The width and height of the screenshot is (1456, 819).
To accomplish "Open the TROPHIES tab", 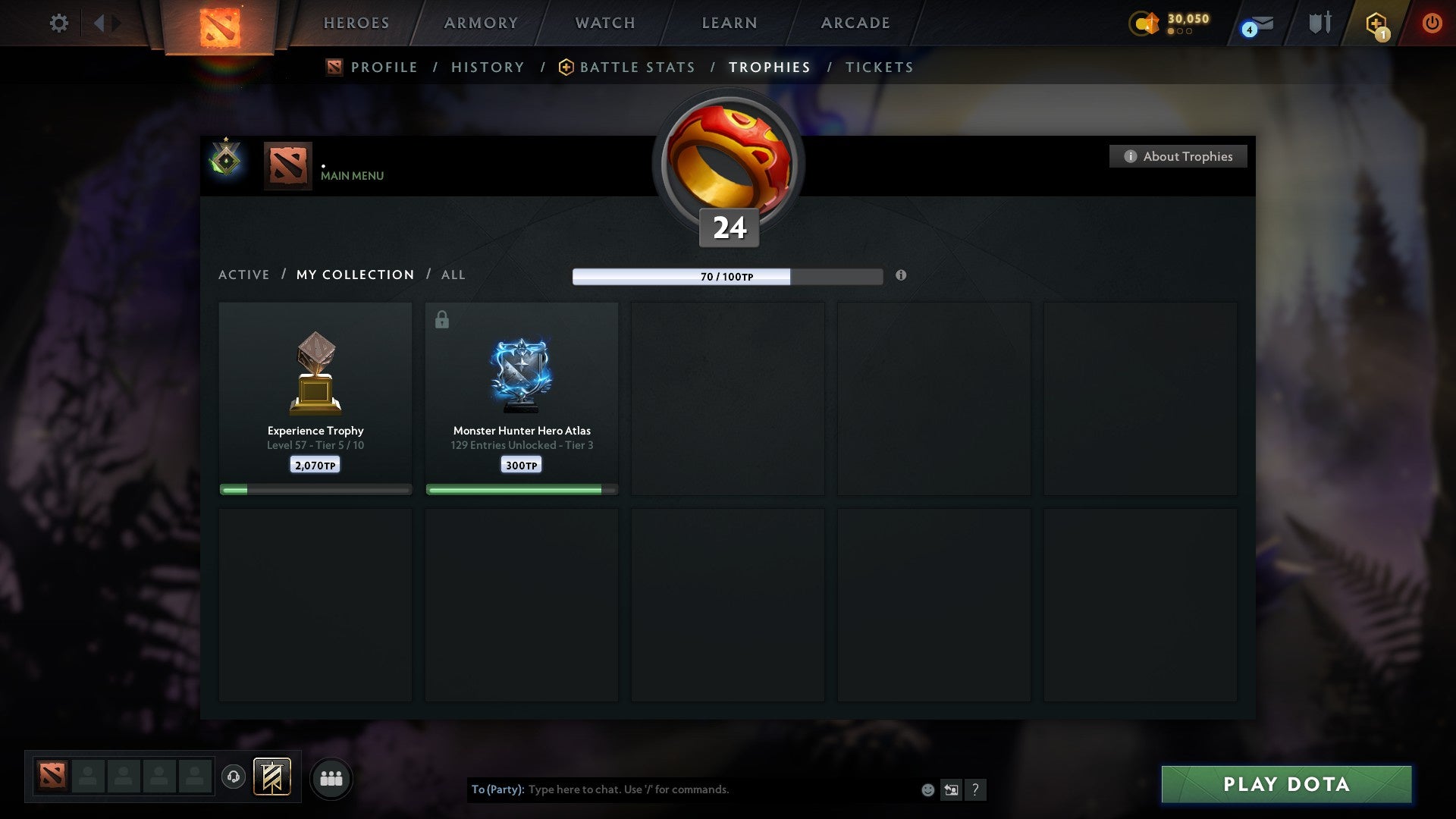I will [x=770, y=67].
